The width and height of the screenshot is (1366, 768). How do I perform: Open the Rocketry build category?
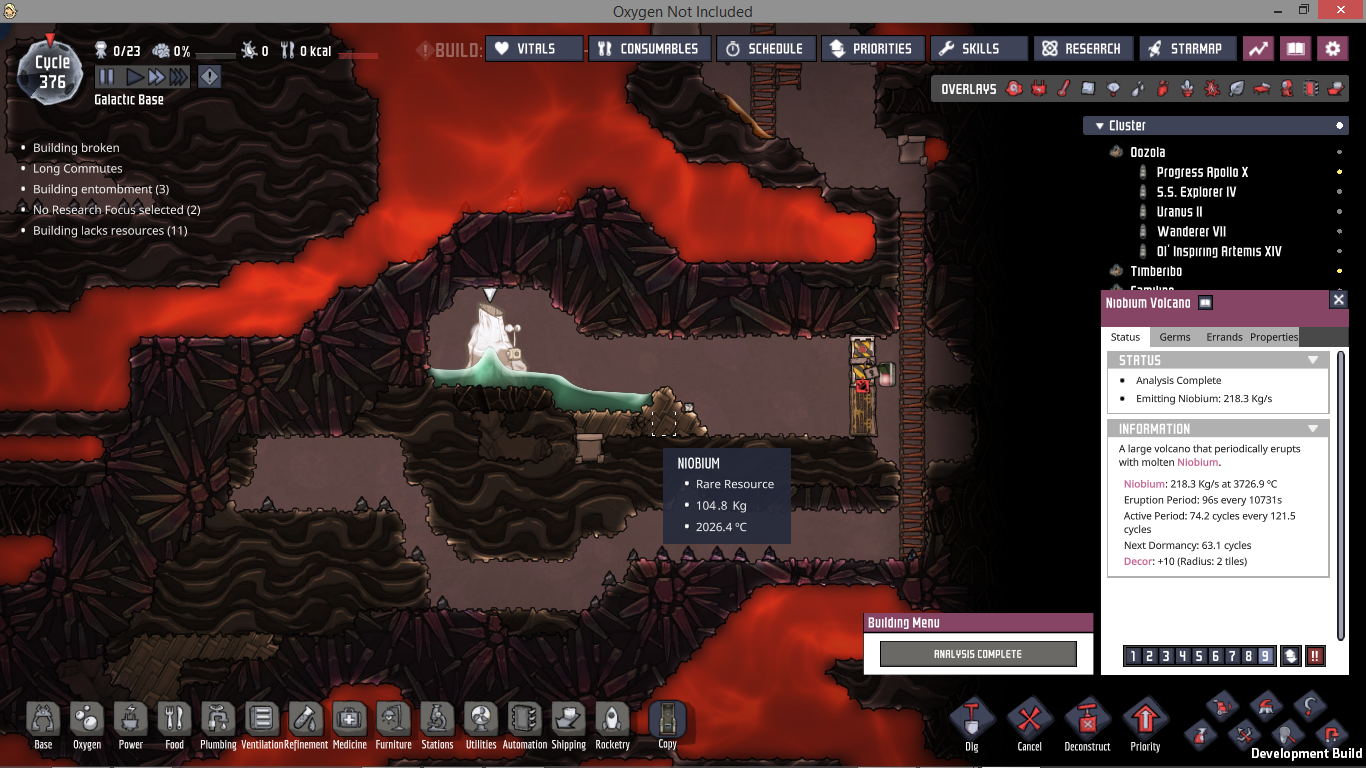(x=612, y=722)
